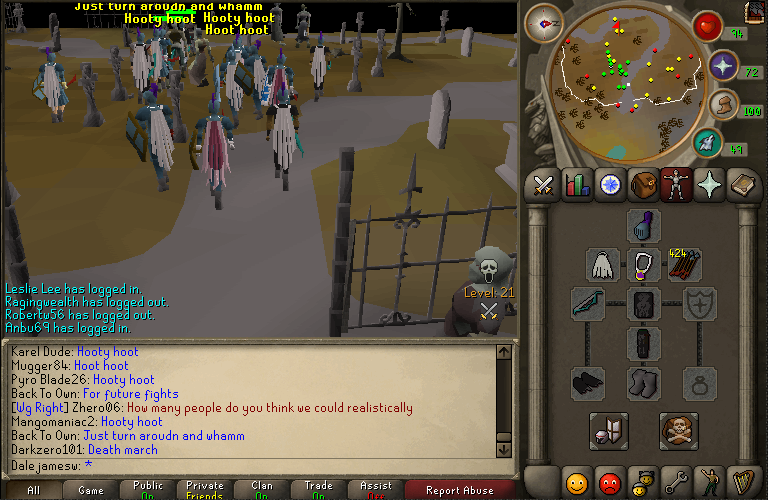The image size is (768, 500).
Task: Open the equipment stats screen
Action: pyautogui.click(x=608, y=431)
